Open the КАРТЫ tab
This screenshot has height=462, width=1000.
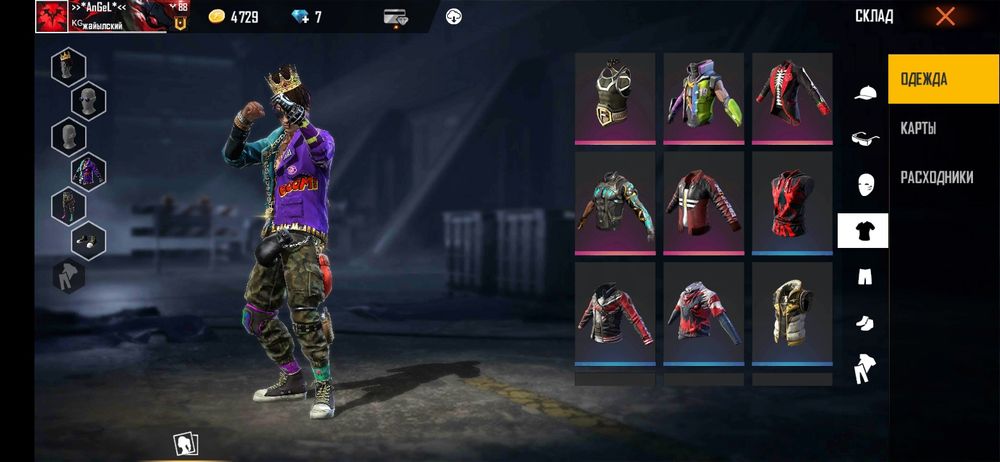918,129
